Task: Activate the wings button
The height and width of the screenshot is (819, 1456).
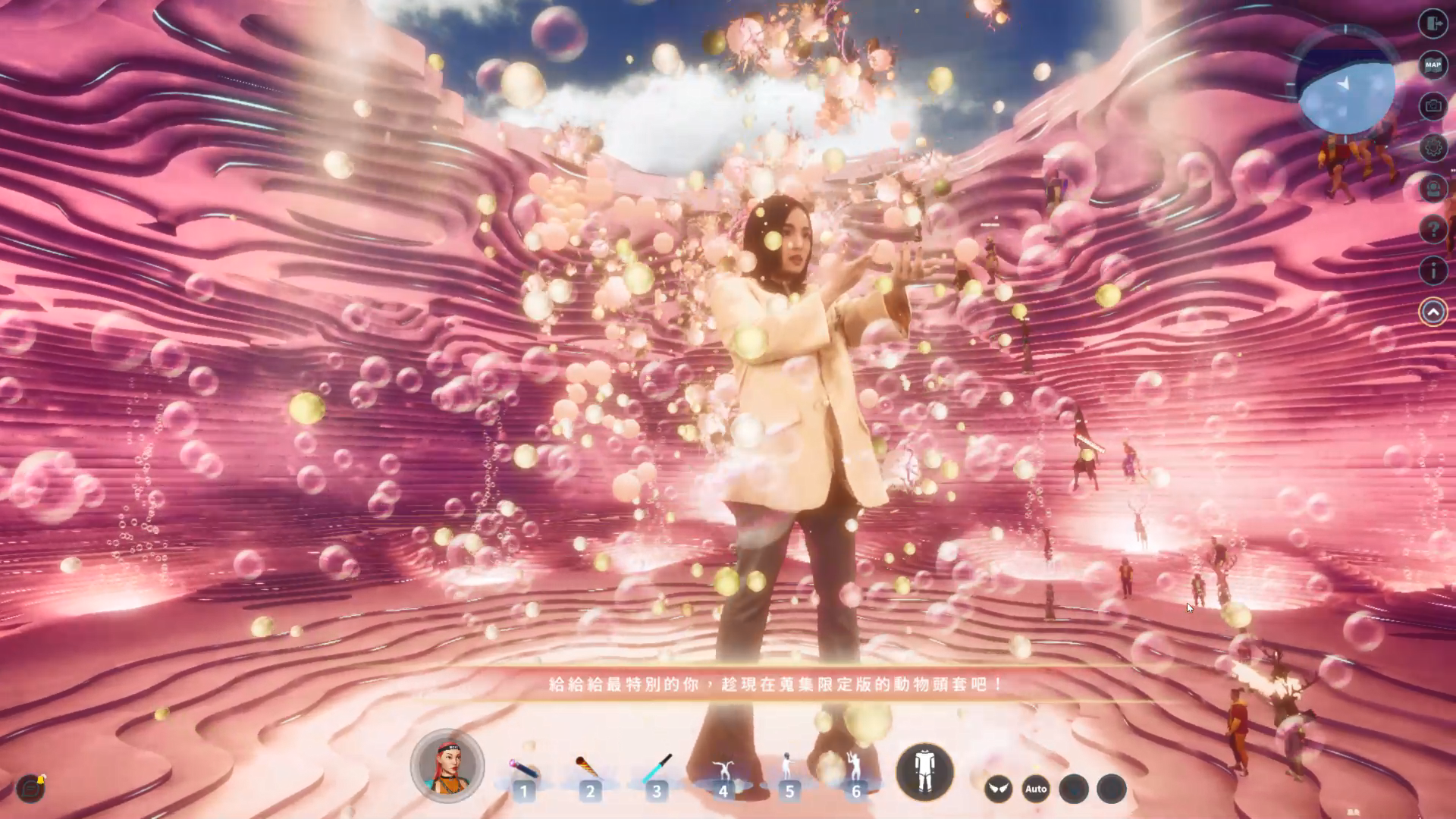Action: (998, 789)
